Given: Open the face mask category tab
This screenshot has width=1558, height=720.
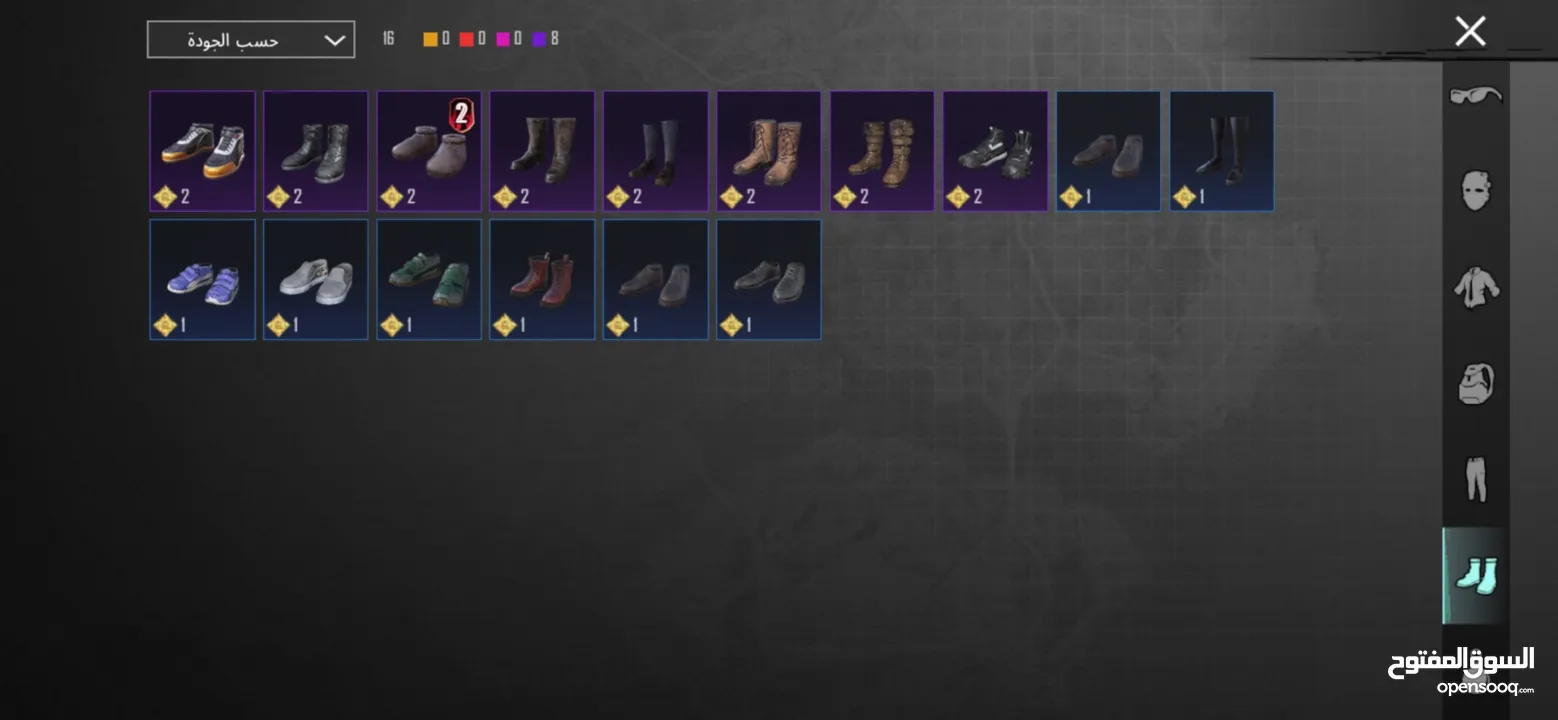Looking at the screenshot, I should 1476,190.
